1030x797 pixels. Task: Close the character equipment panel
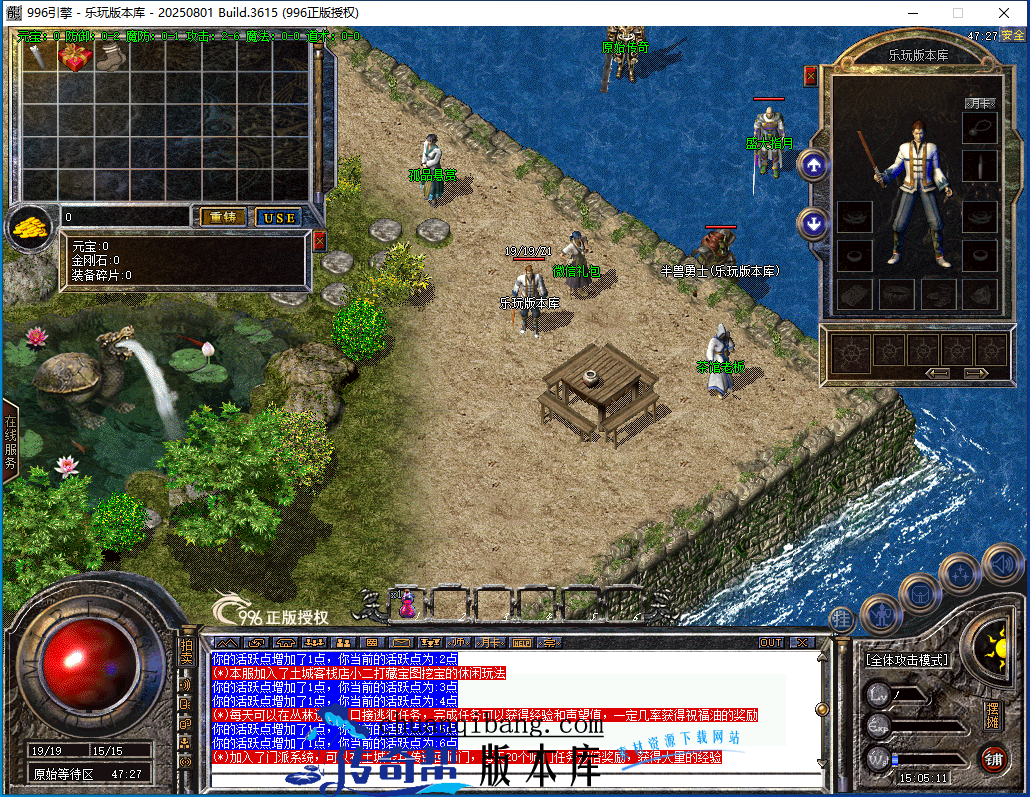pos(810,75)
